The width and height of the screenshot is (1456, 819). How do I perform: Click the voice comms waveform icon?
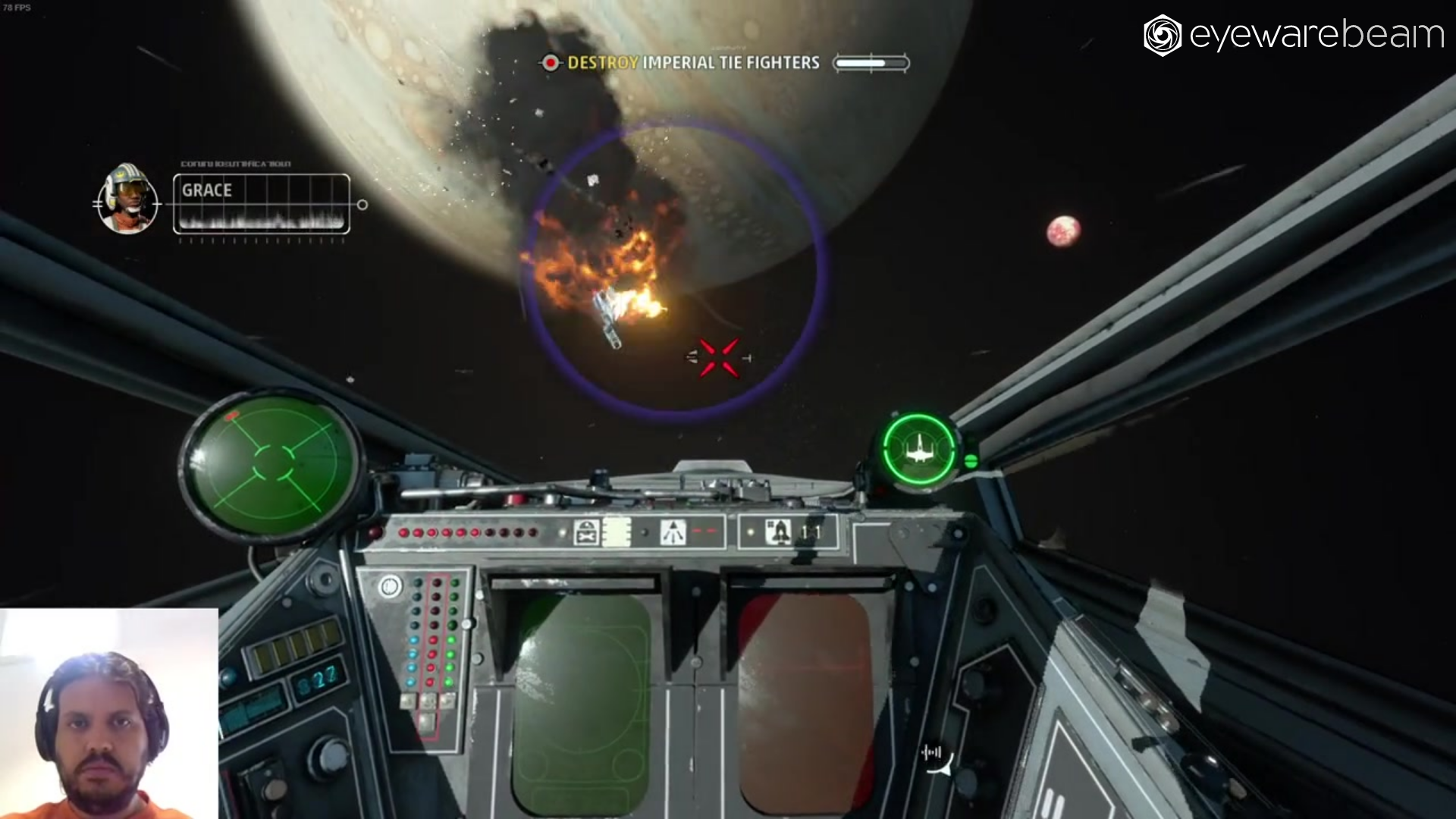pyautogui.click(x=932, y=752)
